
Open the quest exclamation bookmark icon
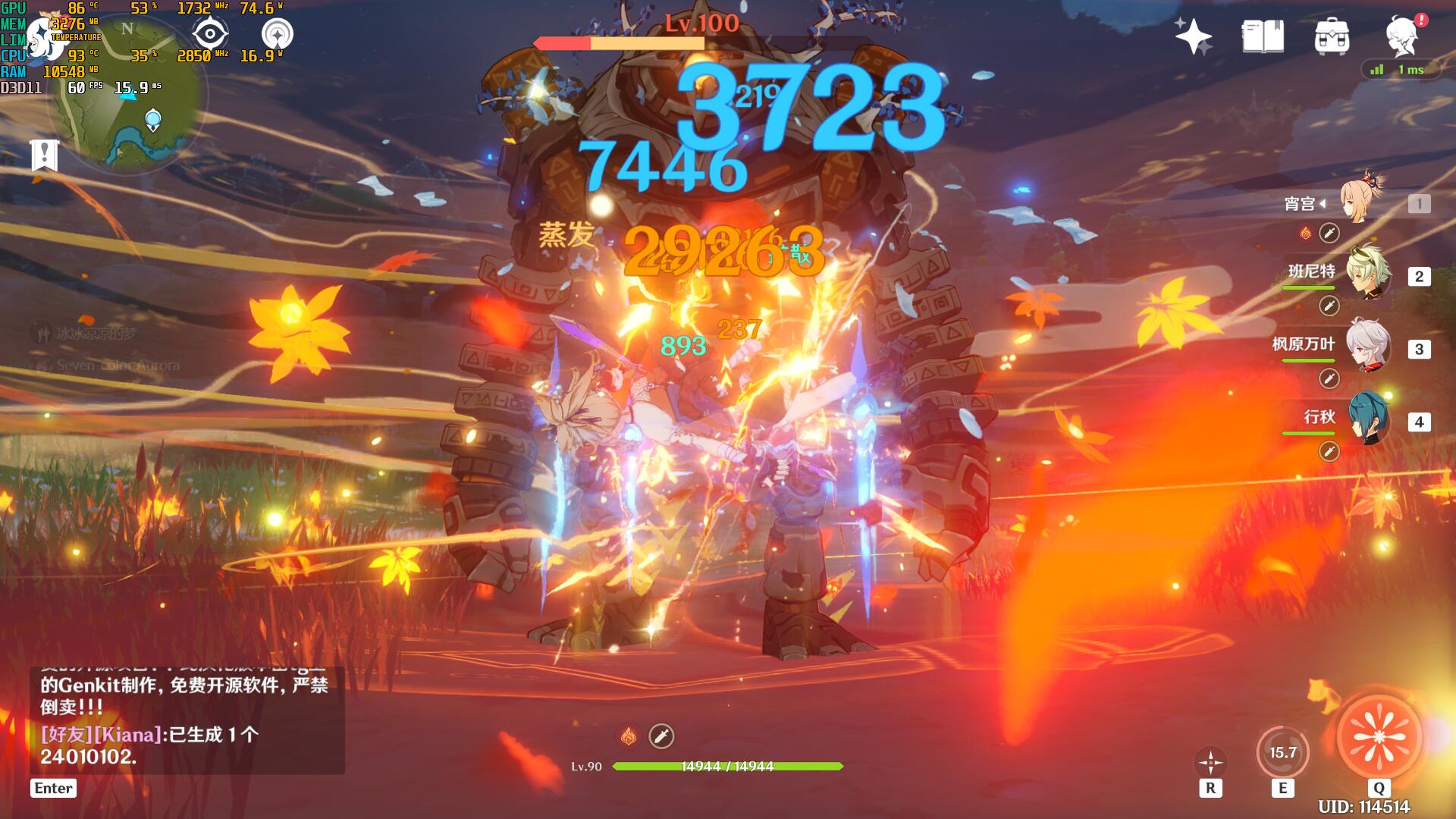pos(45,155)
